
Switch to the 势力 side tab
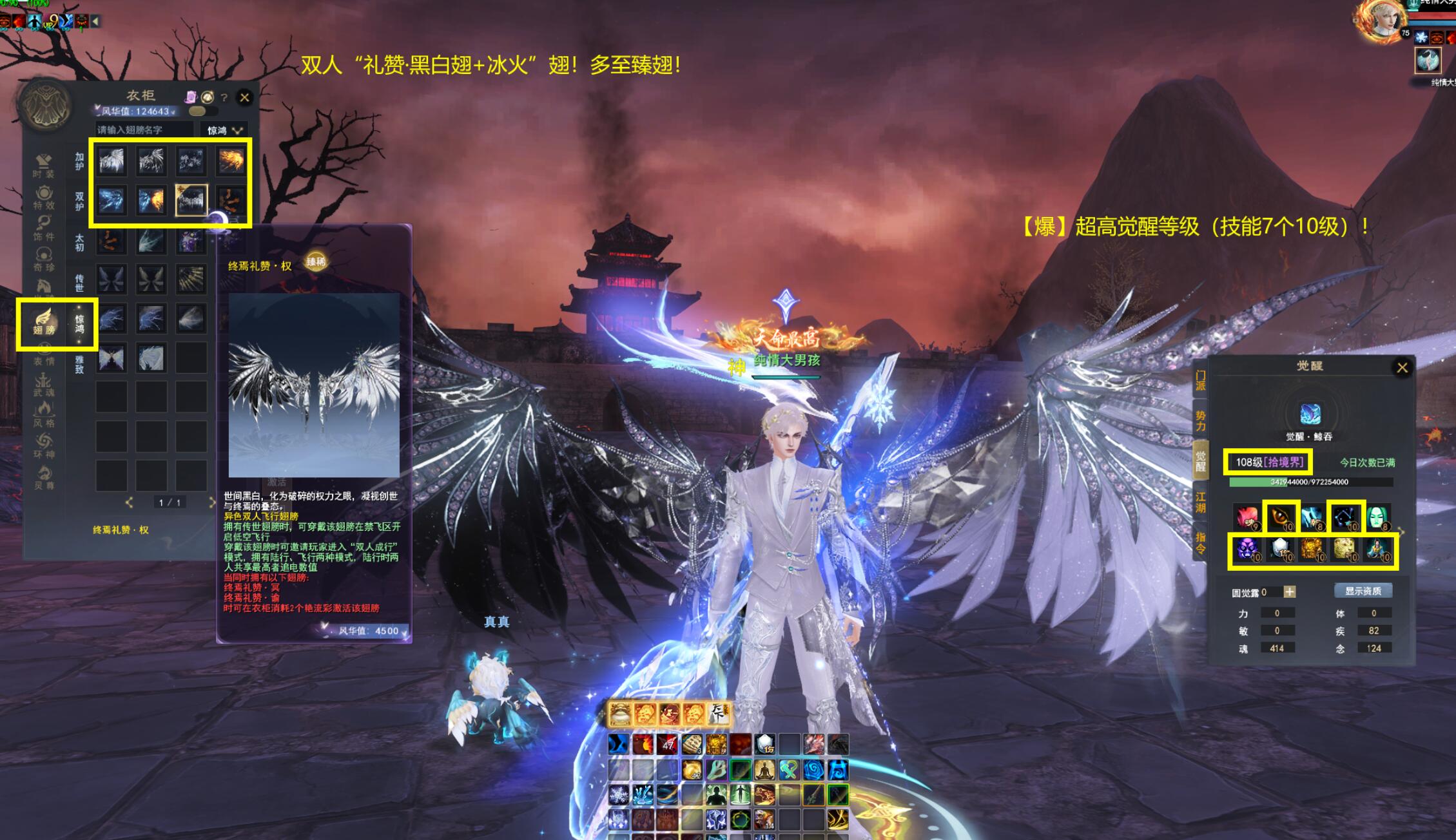pos(1200,420)
